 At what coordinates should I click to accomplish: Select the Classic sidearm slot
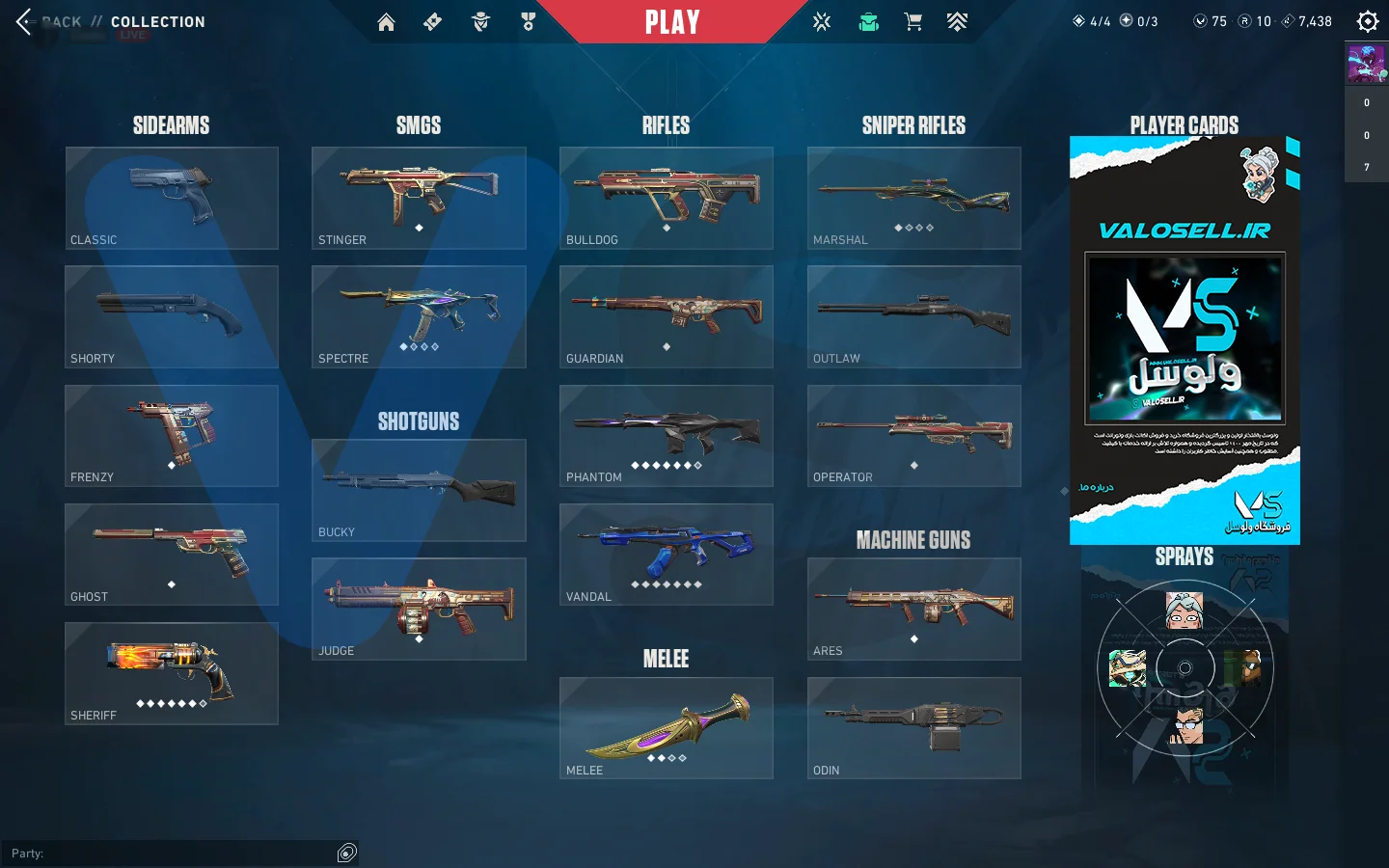tap(172, 198)
